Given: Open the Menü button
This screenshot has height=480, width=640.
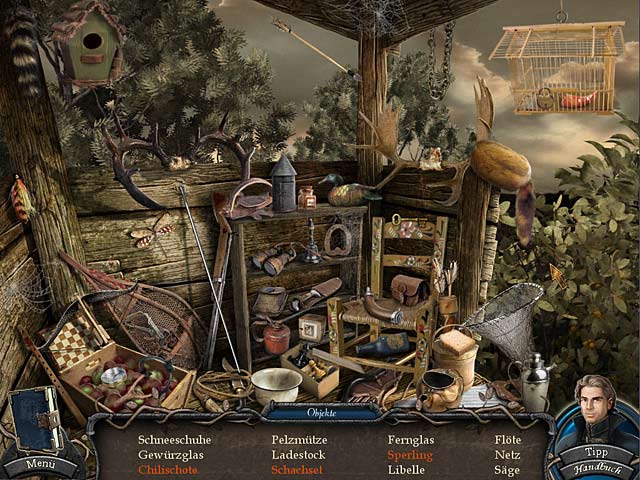Looking at the screenshot, I should click(x=41, y=463).
